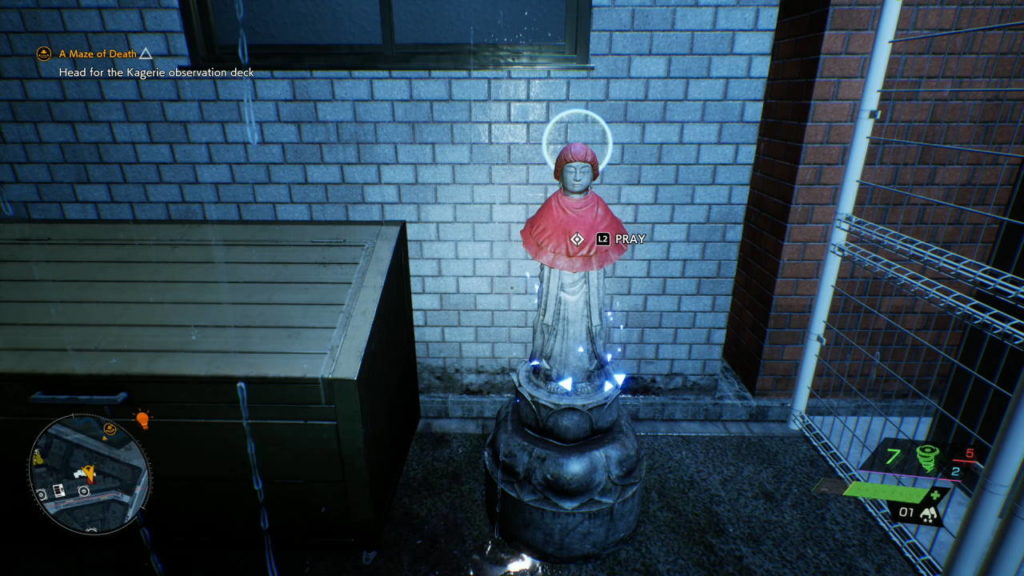
Task: Select the green wind tornado weaving icon
Action: pyautogui.click(x=929, y=458)
